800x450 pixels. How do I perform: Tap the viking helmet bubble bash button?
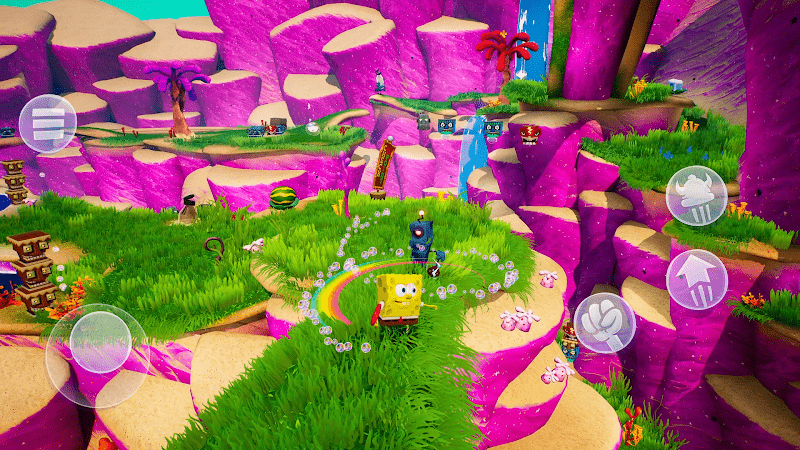coord(696,195)
